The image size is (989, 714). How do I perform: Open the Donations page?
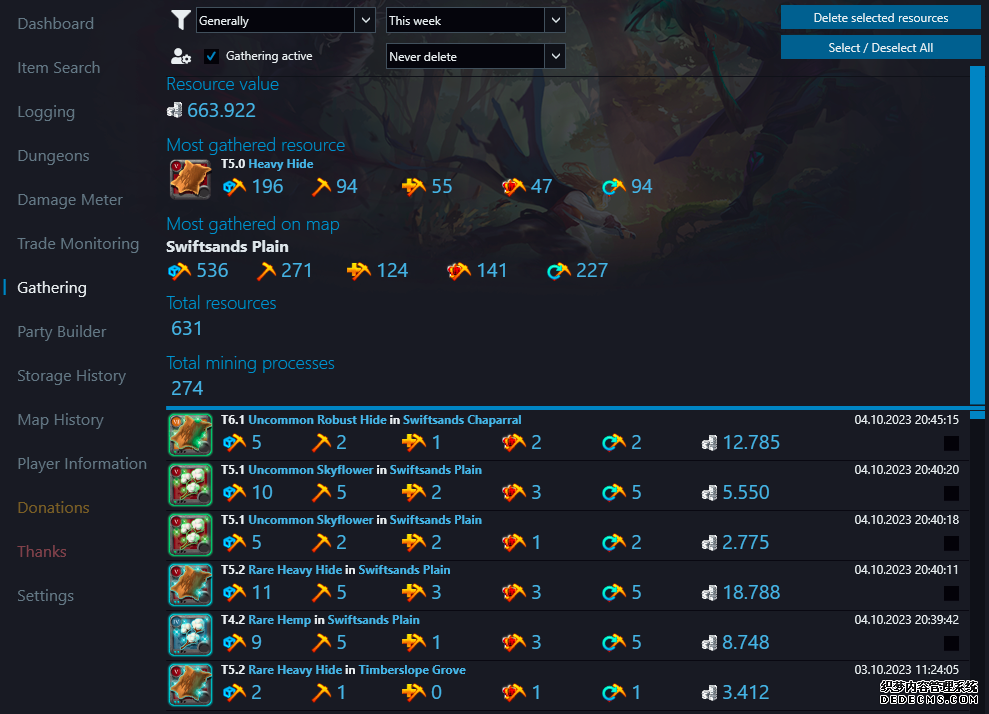[53, 508]
